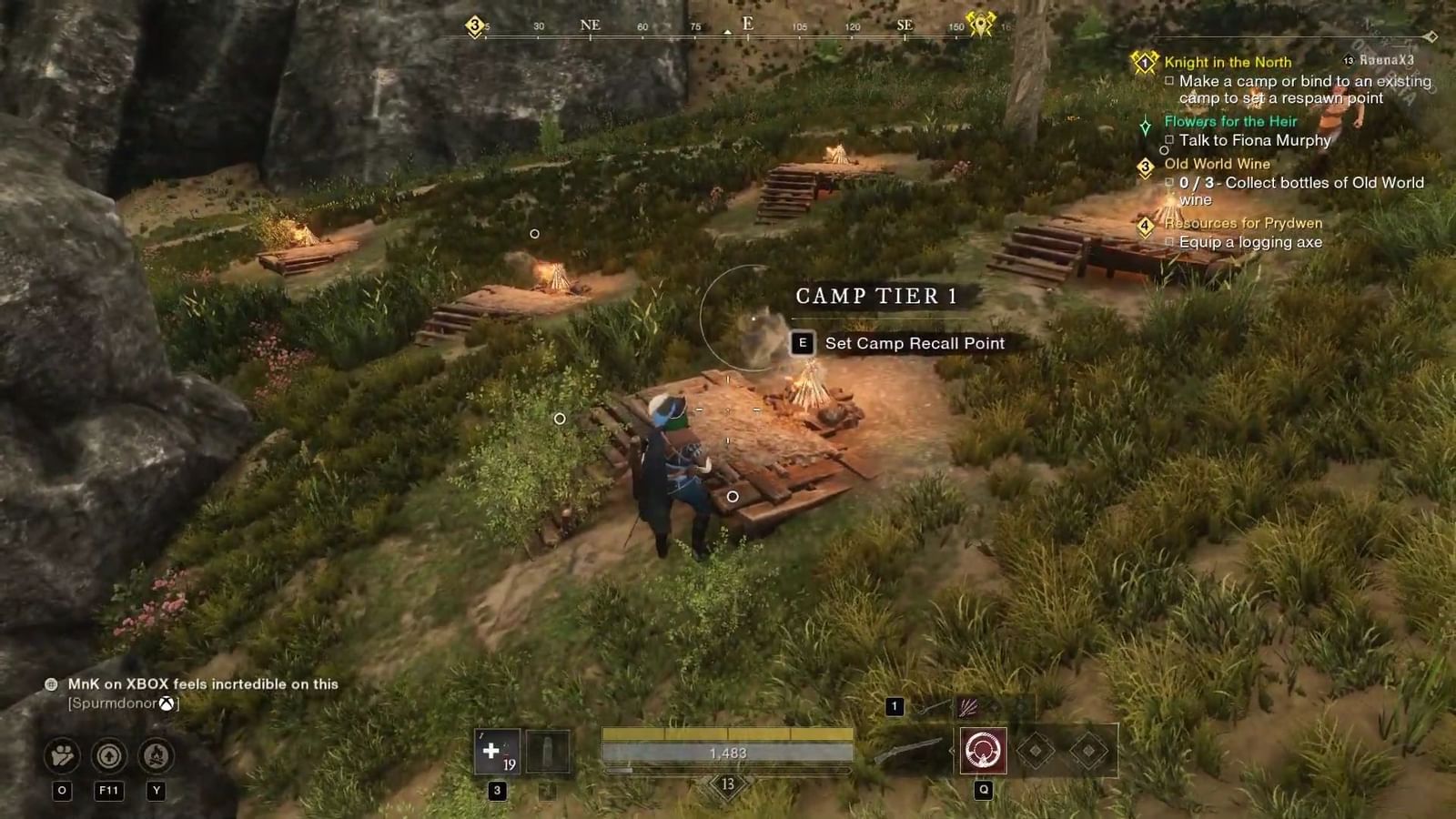Check the 'Make a camp' objective checkbox
This screenshot has width=1456, height=819.
coord(1170,81)
